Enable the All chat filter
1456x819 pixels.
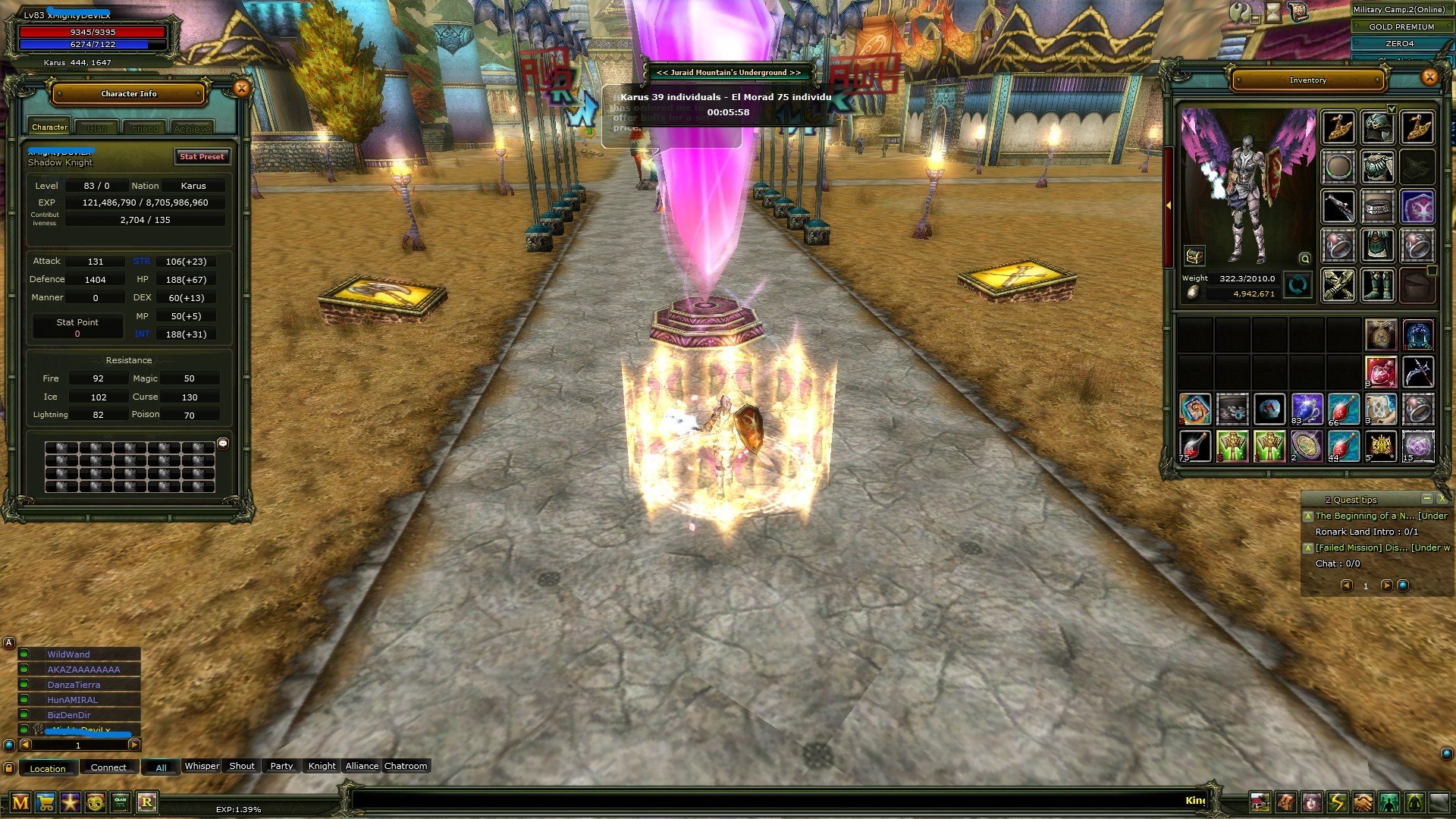tap(161, 767)
